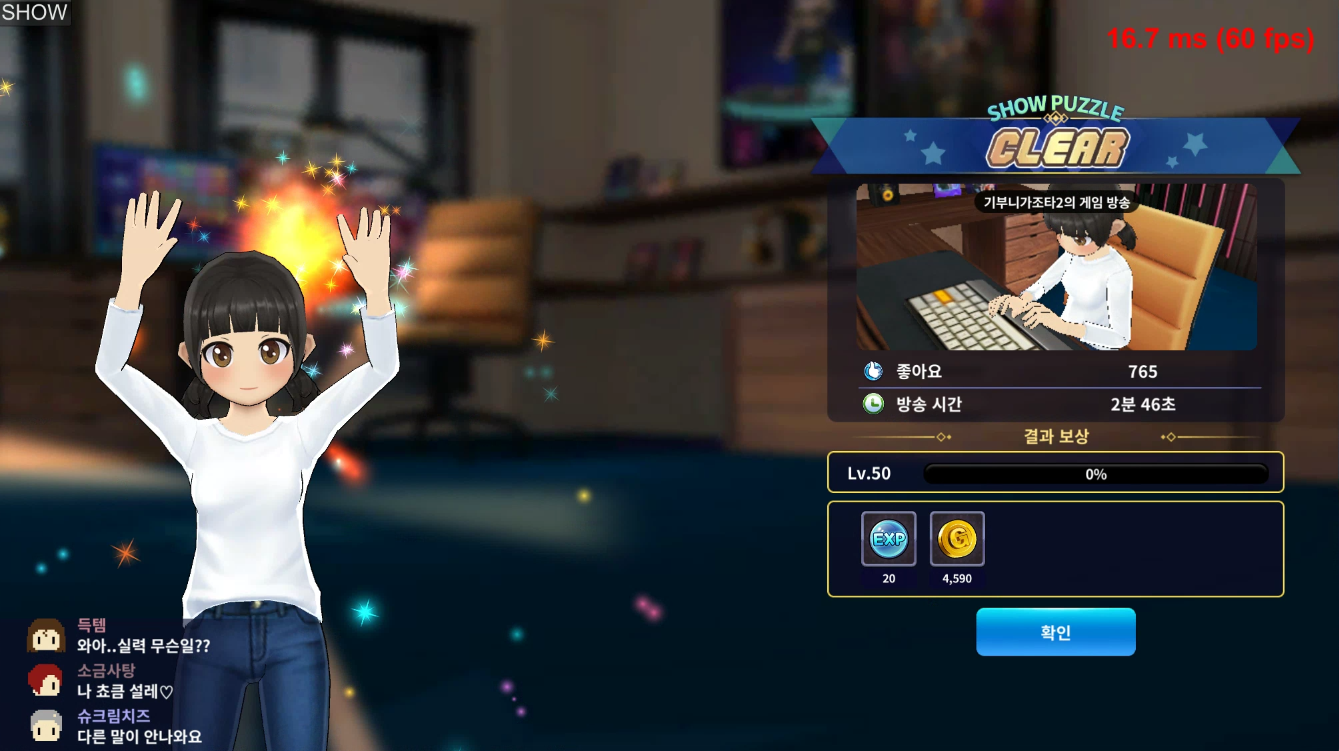
Task: Confirm the results with the 확인 button
Action: [1055, 632]
